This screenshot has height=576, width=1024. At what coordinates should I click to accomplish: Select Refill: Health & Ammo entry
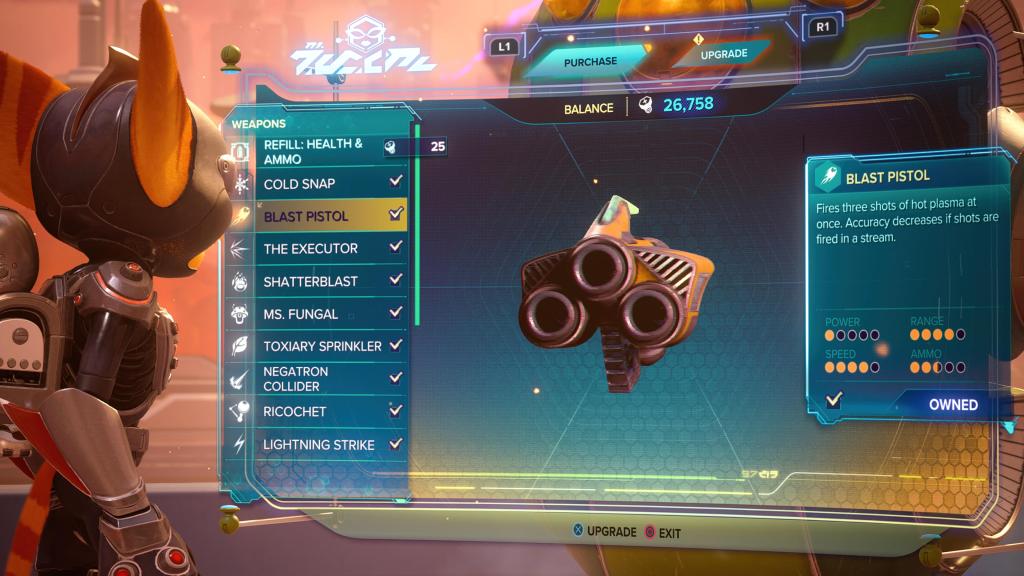coord(316,151)
